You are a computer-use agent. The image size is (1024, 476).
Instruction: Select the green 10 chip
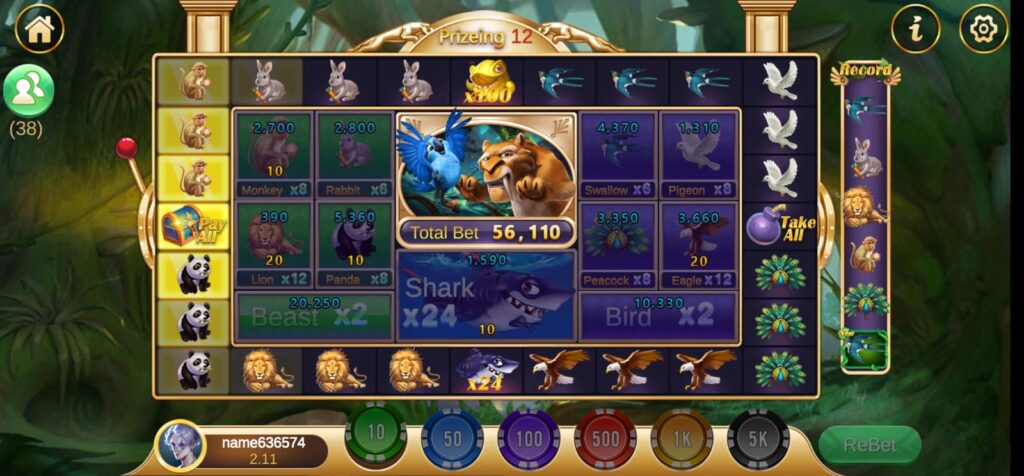(x=376, y=435)
